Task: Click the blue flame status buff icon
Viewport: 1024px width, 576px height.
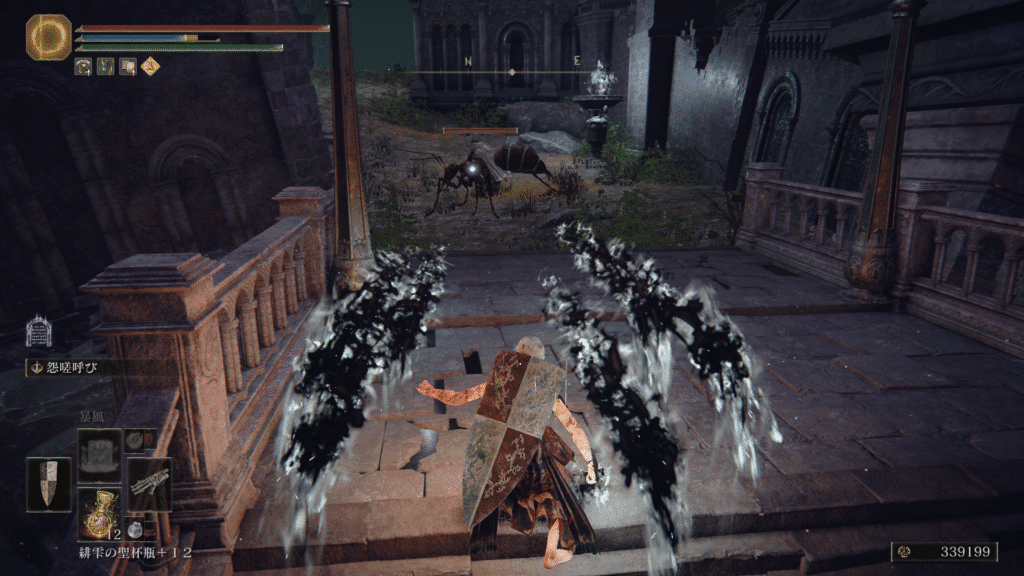Action: [x=106, y=67]
